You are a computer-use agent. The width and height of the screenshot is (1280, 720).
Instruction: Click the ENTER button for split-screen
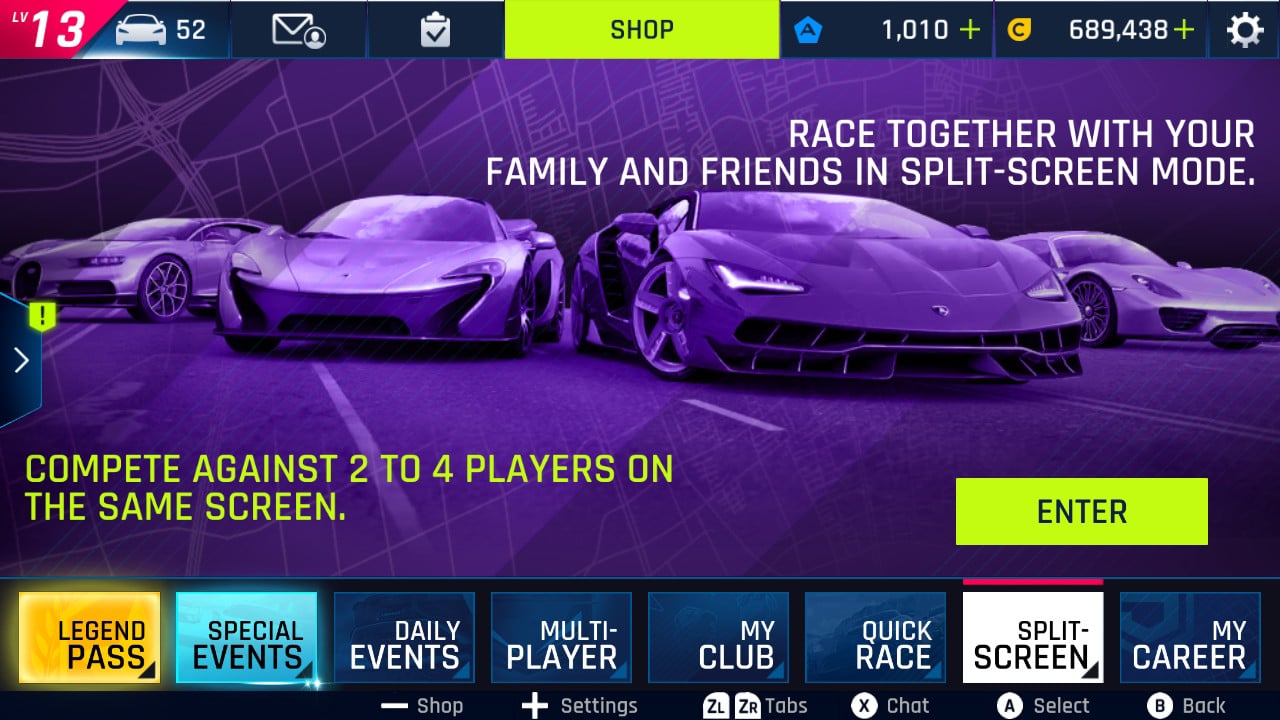[x=1081, y=511]
